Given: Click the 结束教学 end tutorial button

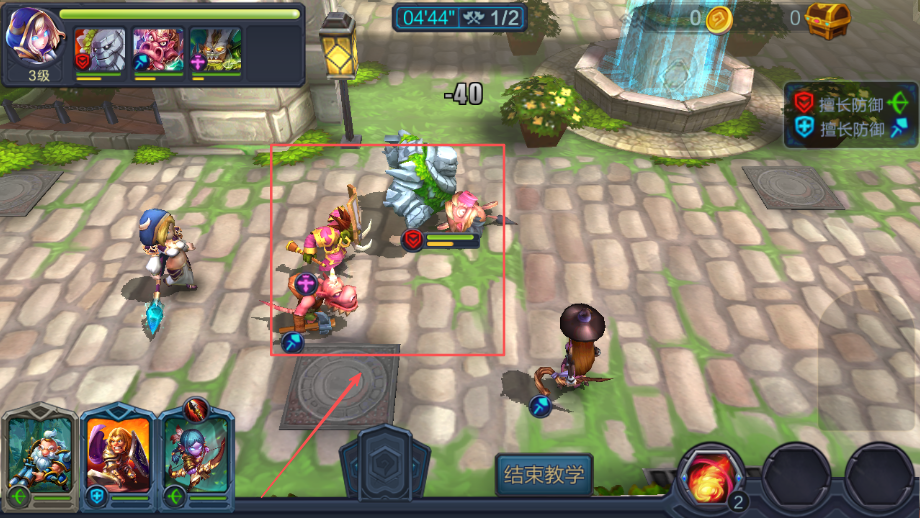Looking at the screenshot, I should coord(544,473).
